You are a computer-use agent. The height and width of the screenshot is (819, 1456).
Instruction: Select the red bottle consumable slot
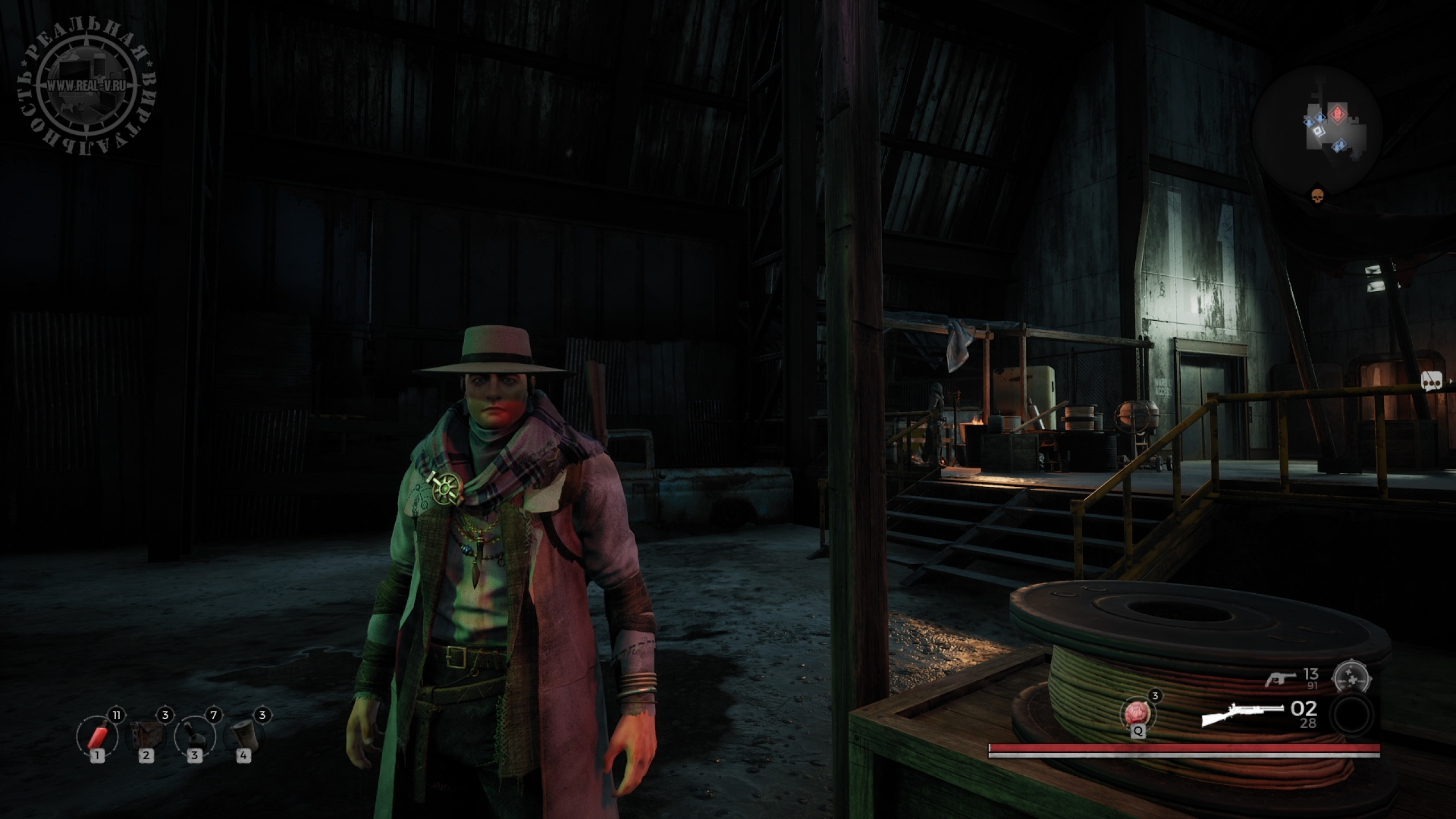coord(98,736)
